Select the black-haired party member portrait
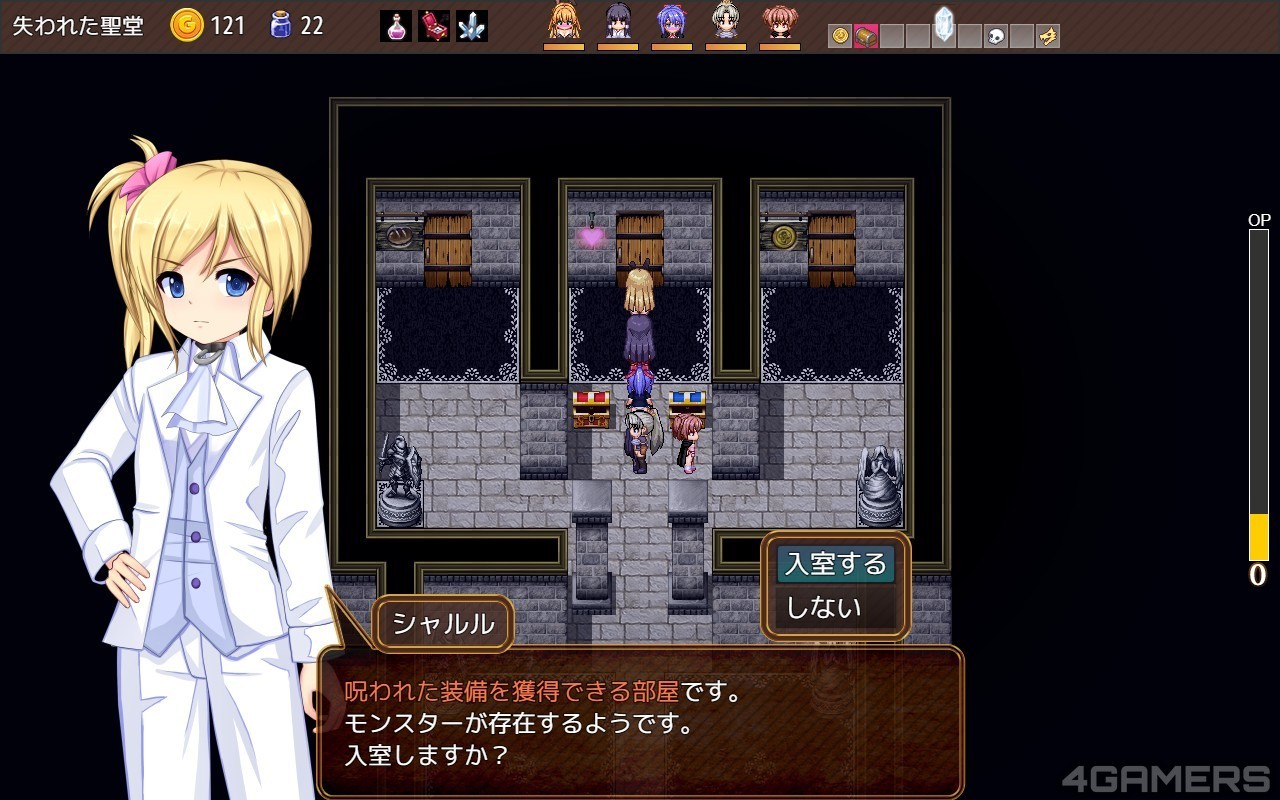The width and height of the screenshot is (1280, 800). click(x=618, y=22)
